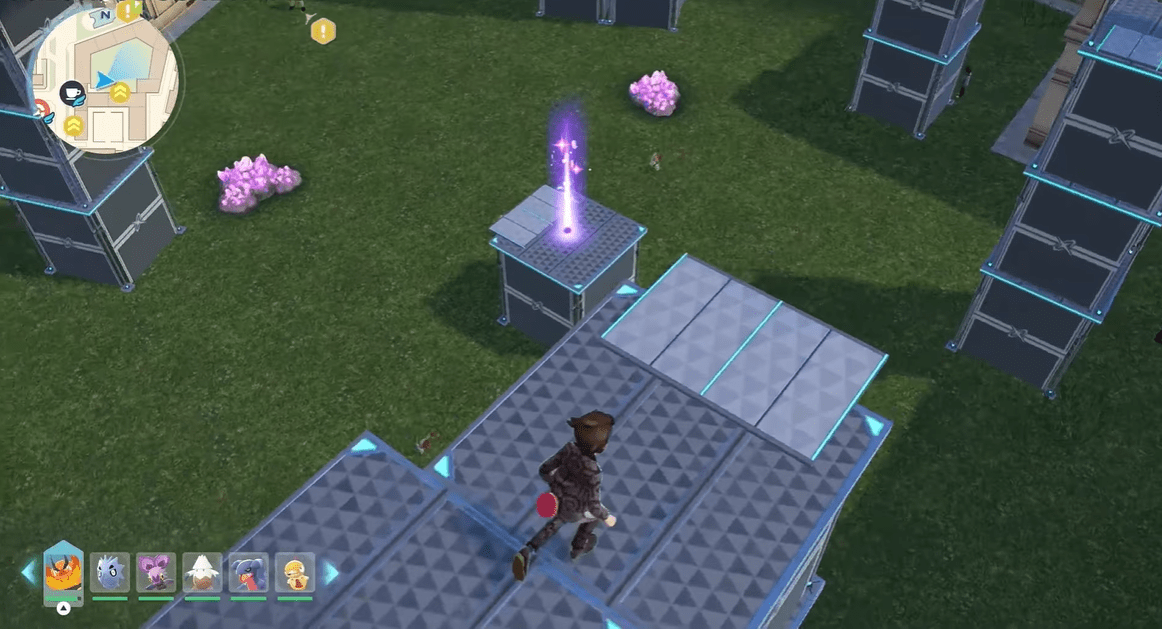Select the purple big-eared Noibat slot
This screenshot has height=630, width=1162.
tap(156, 573)
